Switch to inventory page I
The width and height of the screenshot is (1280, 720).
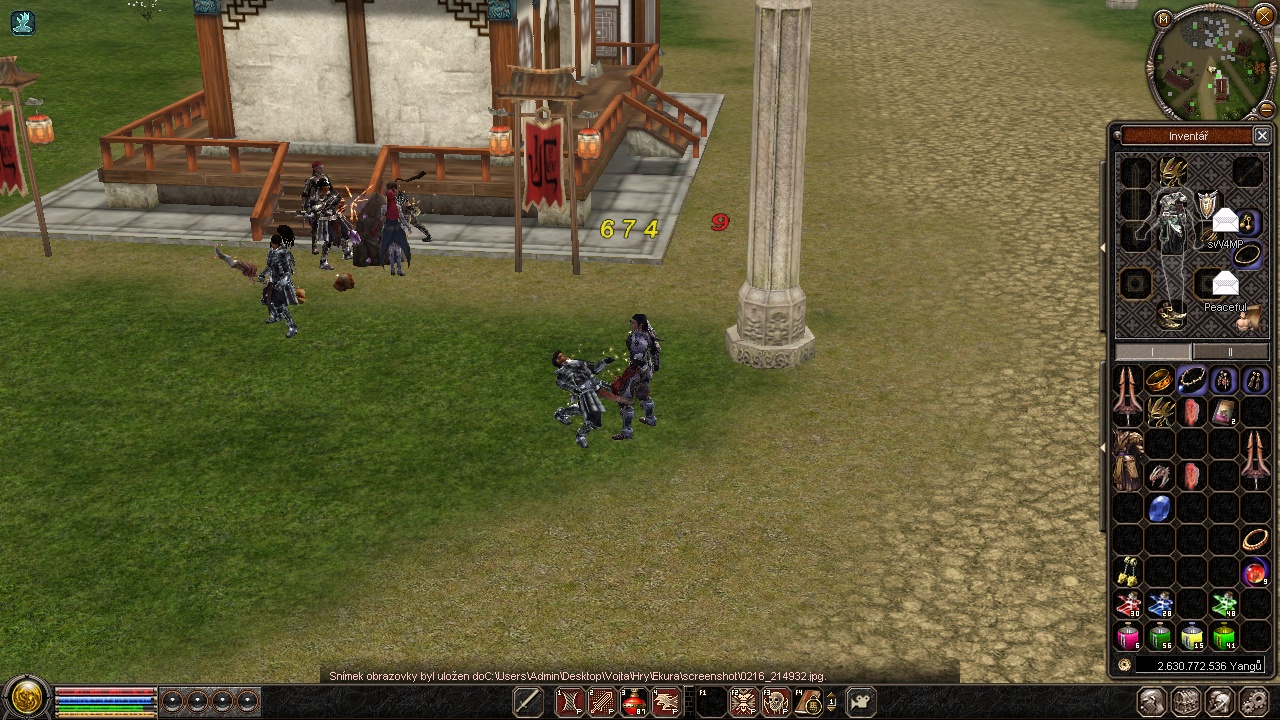point(1153,352)
